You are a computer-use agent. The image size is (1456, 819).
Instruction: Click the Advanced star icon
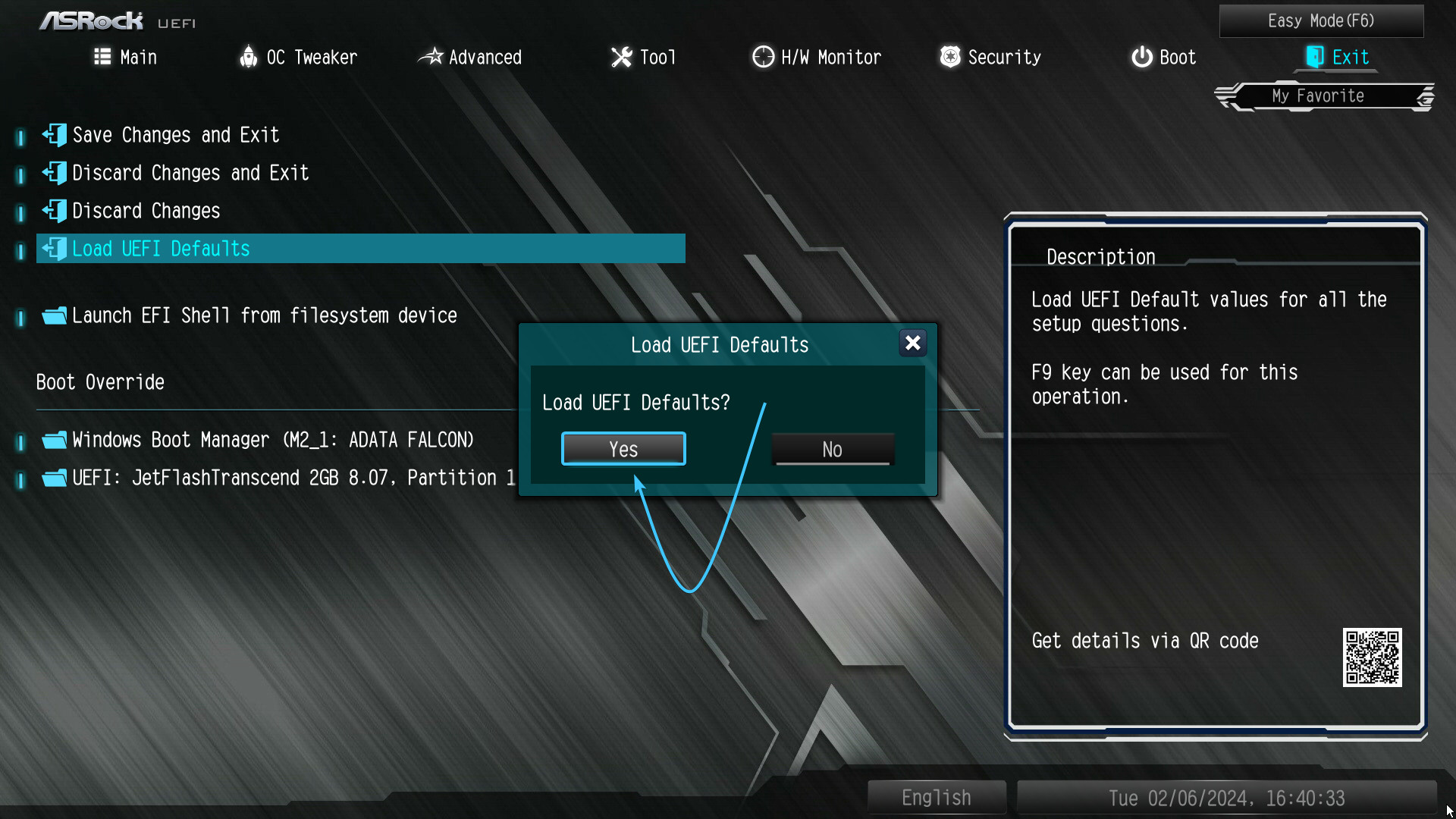coord(432,57)
